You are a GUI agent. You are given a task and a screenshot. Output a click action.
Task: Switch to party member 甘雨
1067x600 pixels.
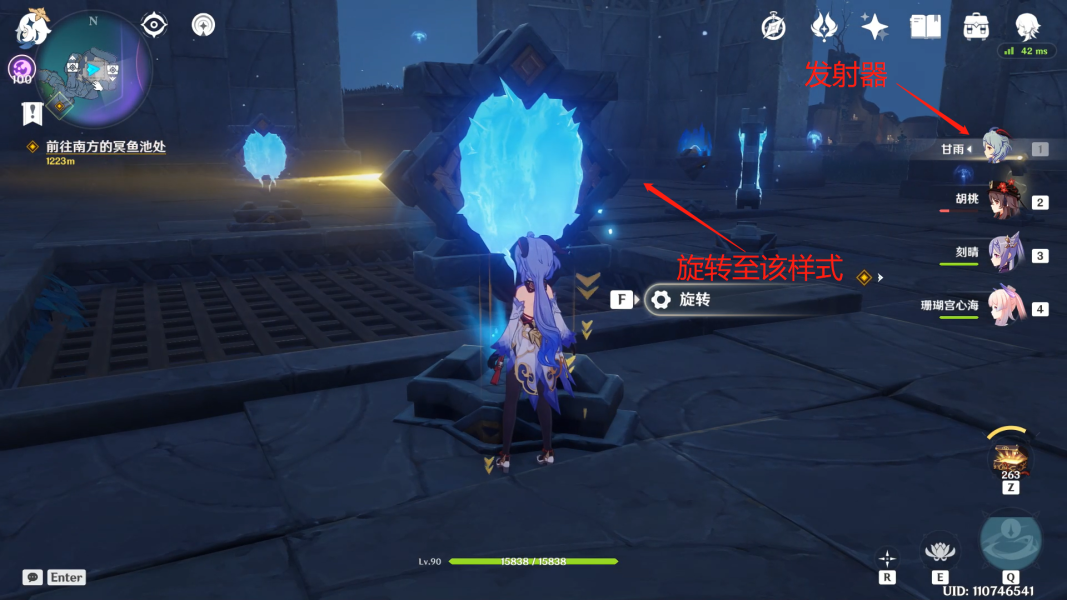coord(996,149)
